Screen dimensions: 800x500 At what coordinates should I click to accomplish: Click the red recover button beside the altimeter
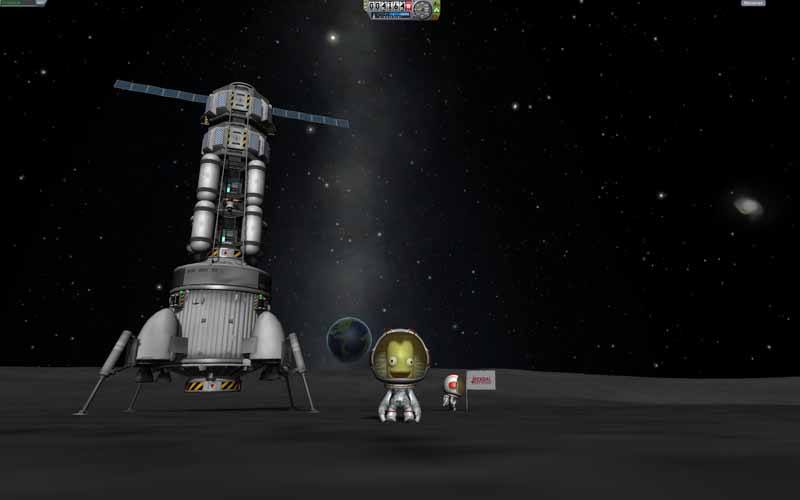click(408, 6)
